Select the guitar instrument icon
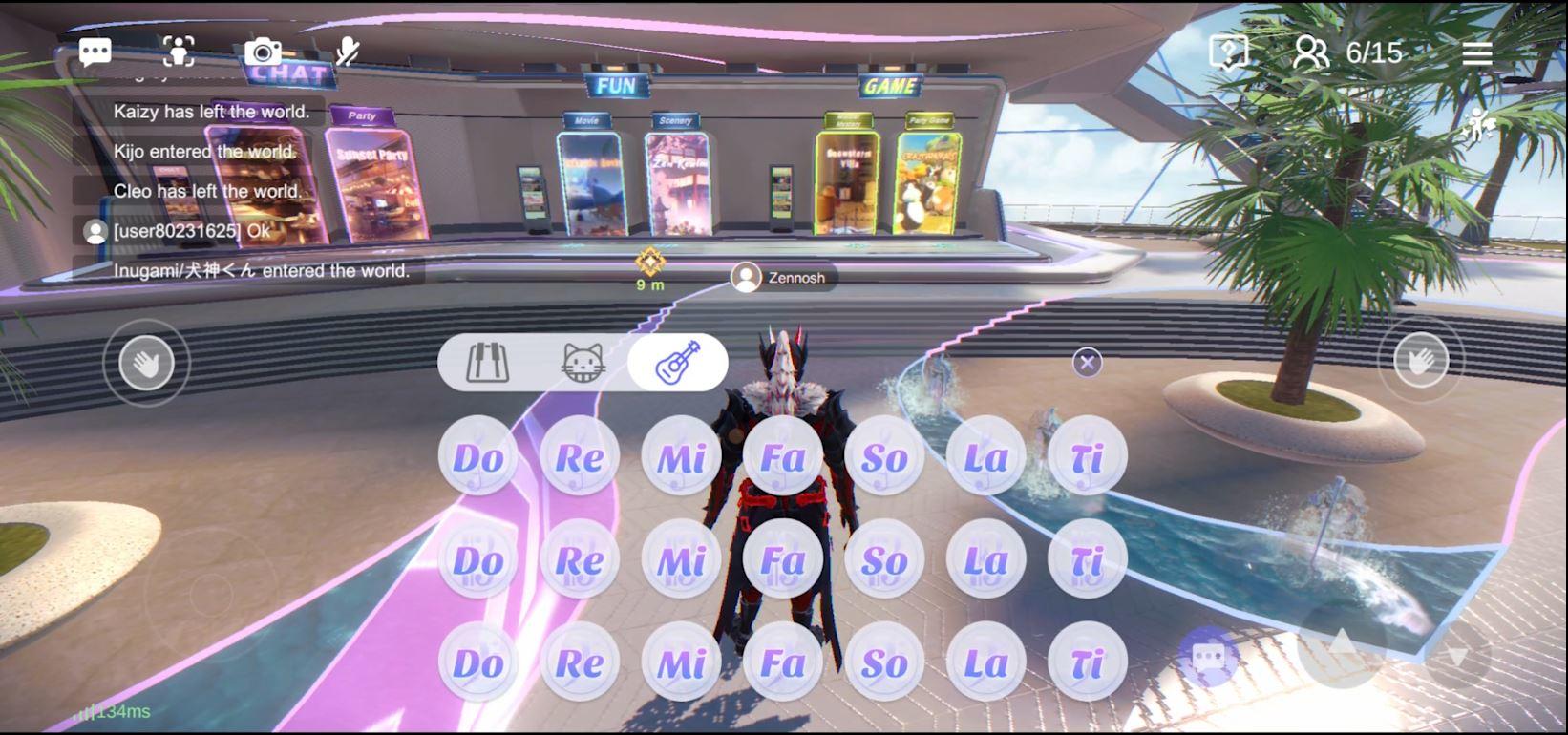 [x=678, y=361]
